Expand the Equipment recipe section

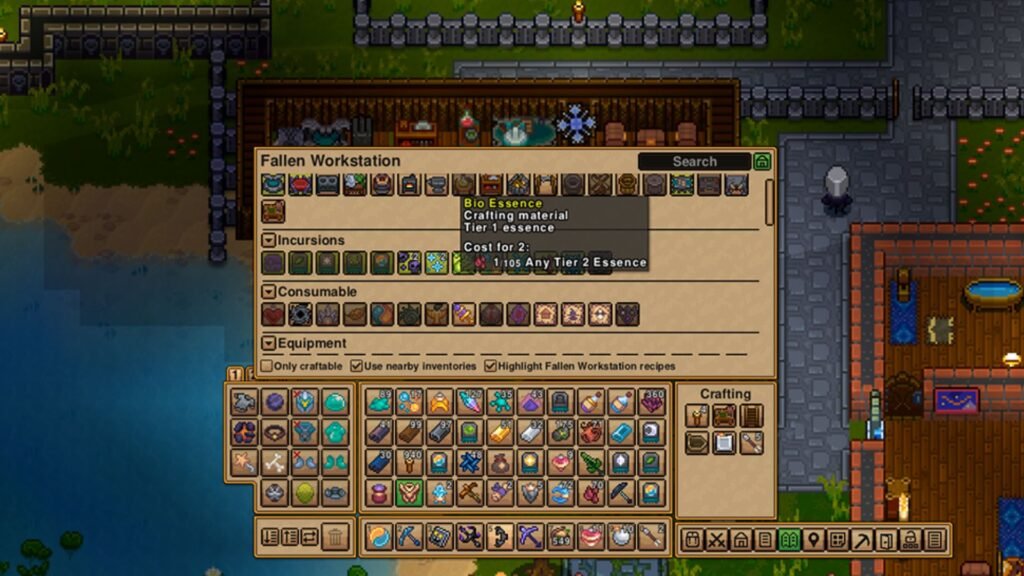click(269, 343)
